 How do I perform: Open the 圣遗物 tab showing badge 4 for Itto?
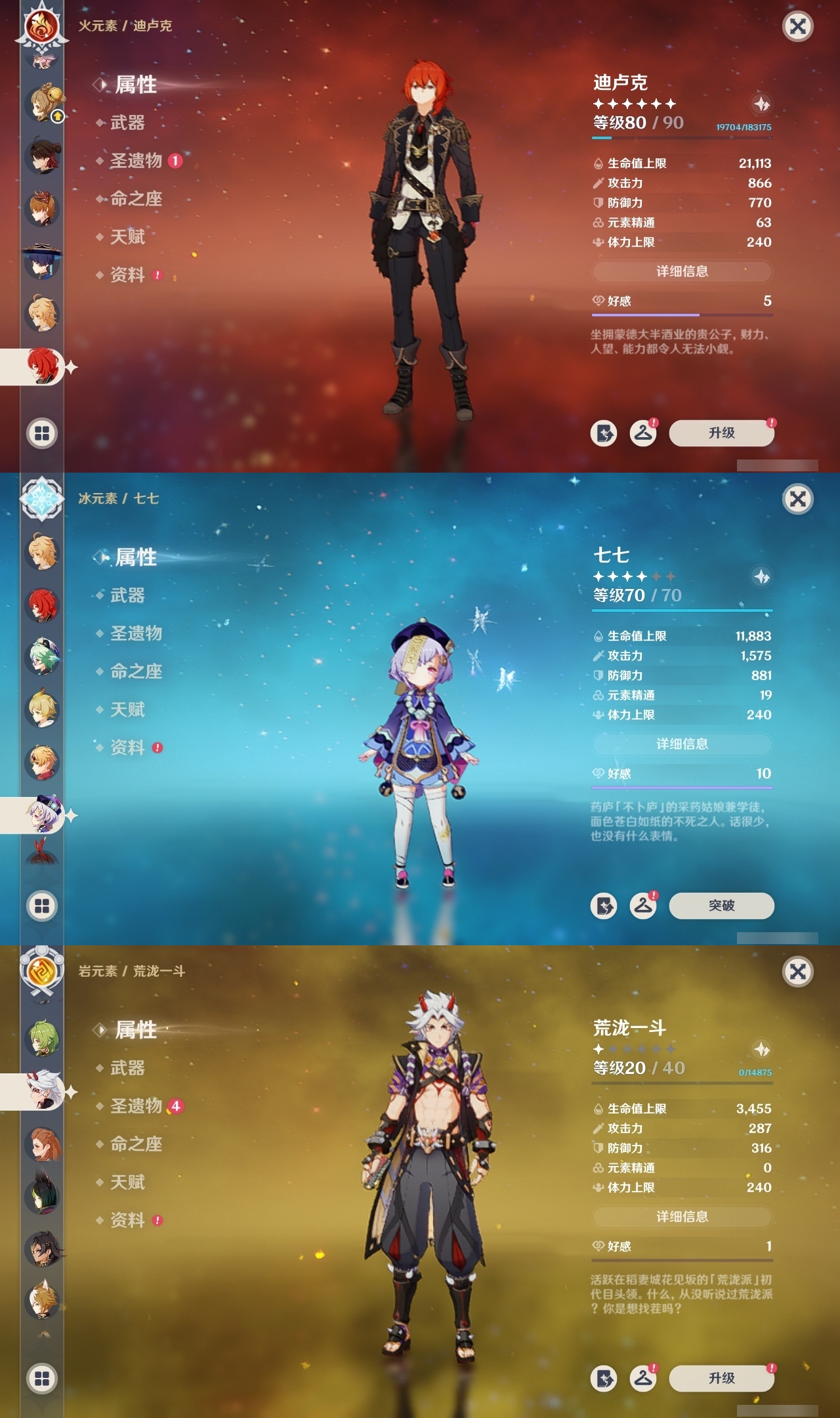point(138,1105)
